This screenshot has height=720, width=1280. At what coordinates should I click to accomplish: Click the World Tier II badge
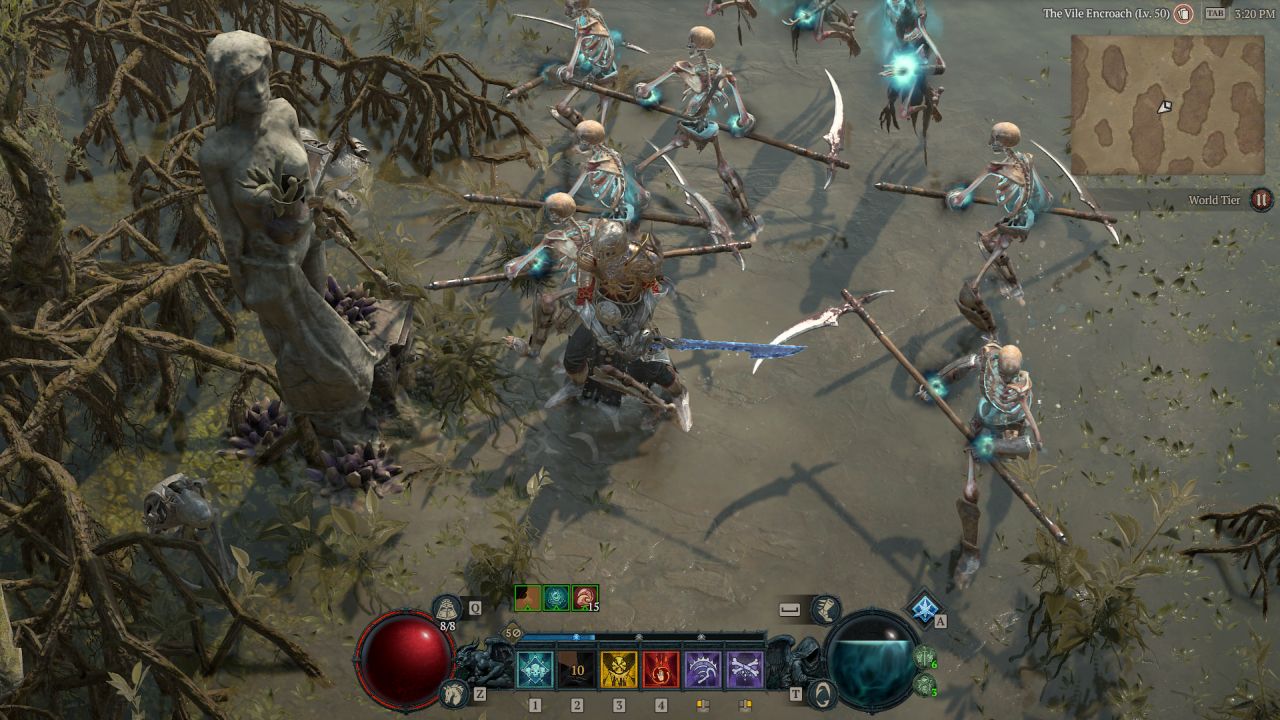pyautogui.click(x=1260, y=200)
